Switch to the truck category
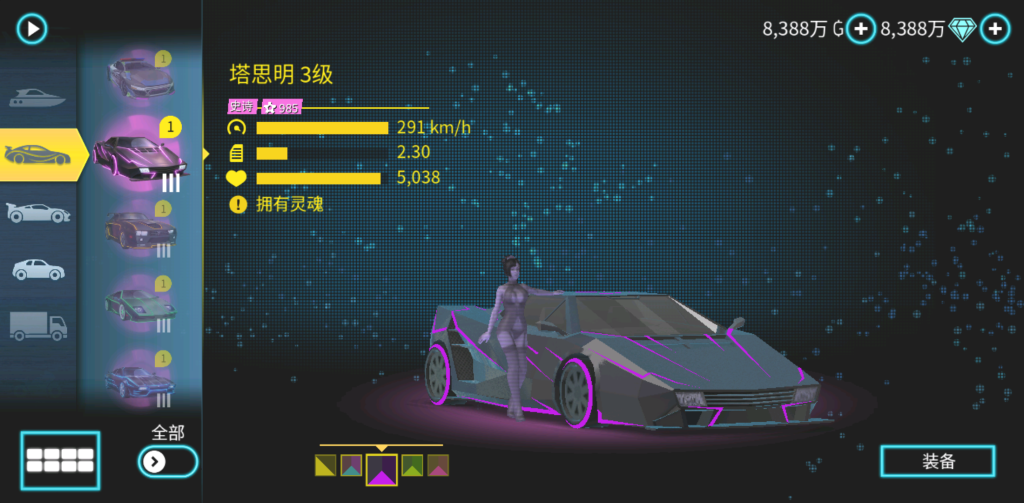1024x503 pixels. pos(38,326)
